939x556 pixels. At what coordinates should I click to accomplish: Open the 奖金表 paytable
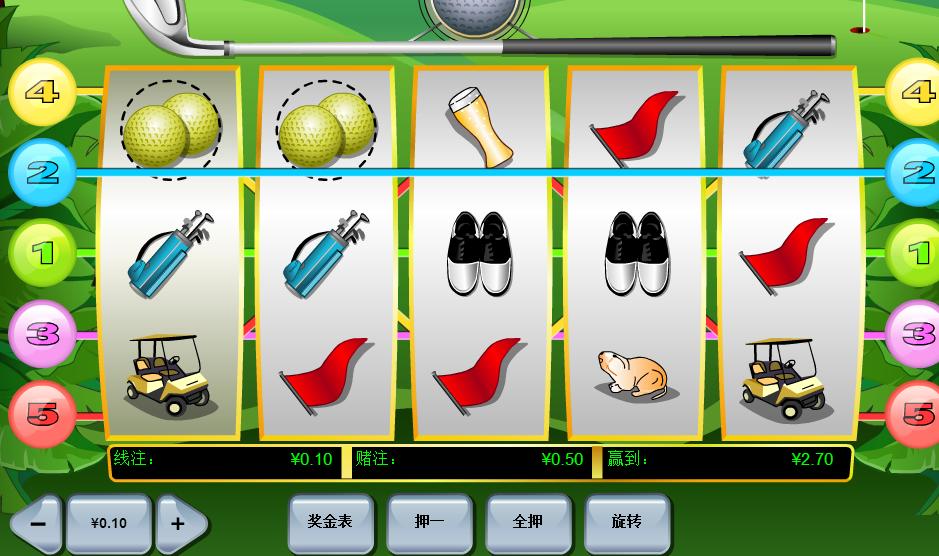pos(329,522)
